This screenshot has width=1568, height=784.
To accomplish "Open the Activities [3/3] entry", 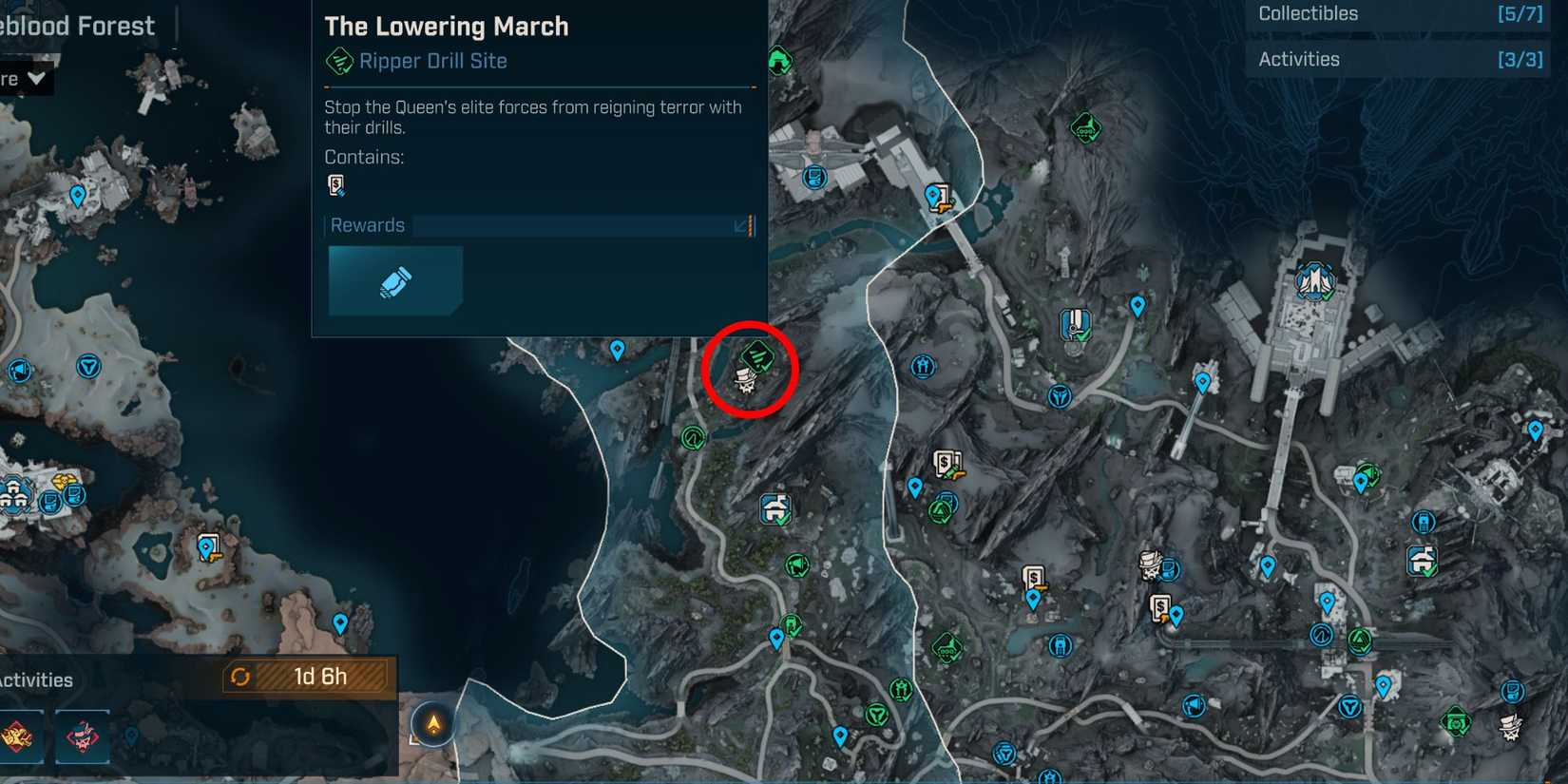I will tap(1397, 58).
